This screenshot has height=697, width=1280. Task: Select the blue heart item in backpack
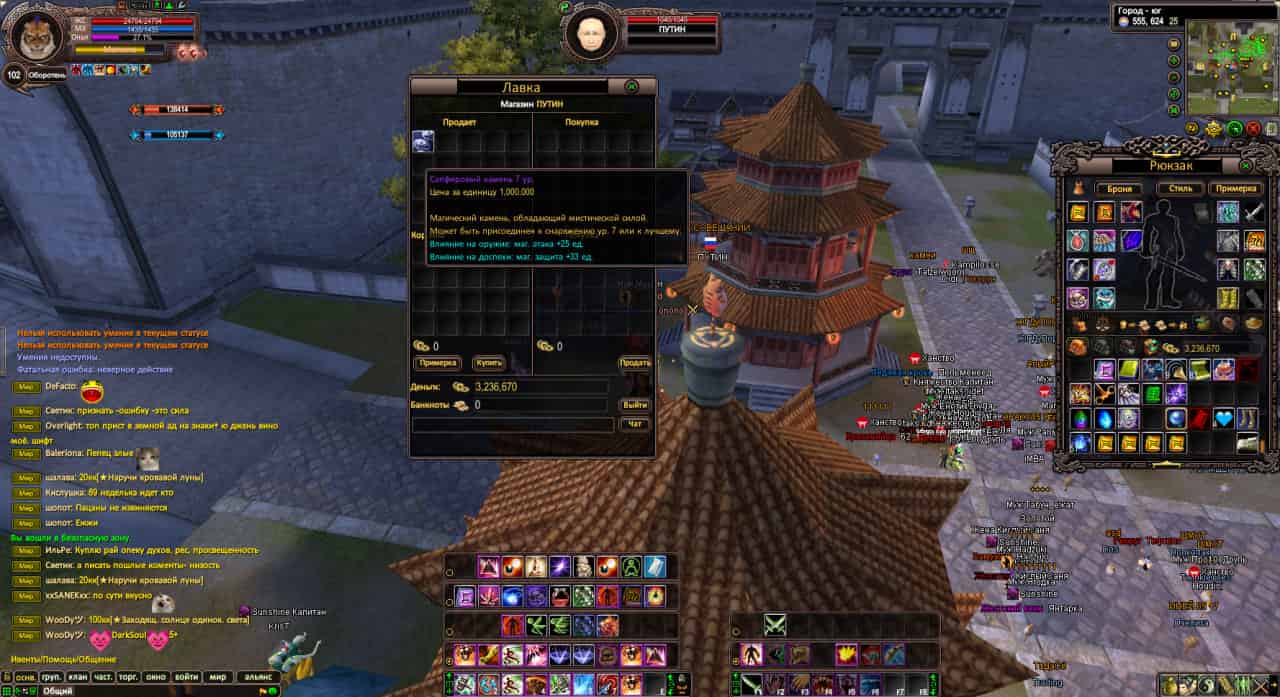pos(1223,419)
